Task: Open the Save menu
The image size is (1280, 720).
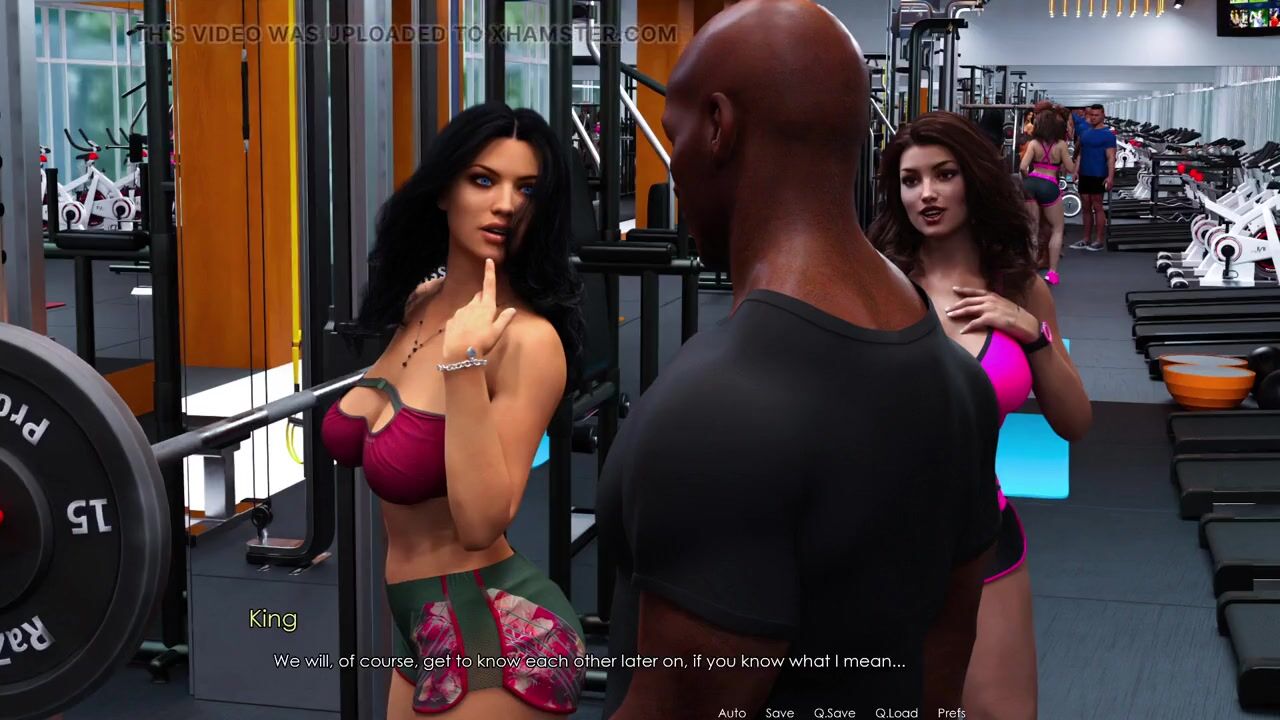Action: click(780, 713)
